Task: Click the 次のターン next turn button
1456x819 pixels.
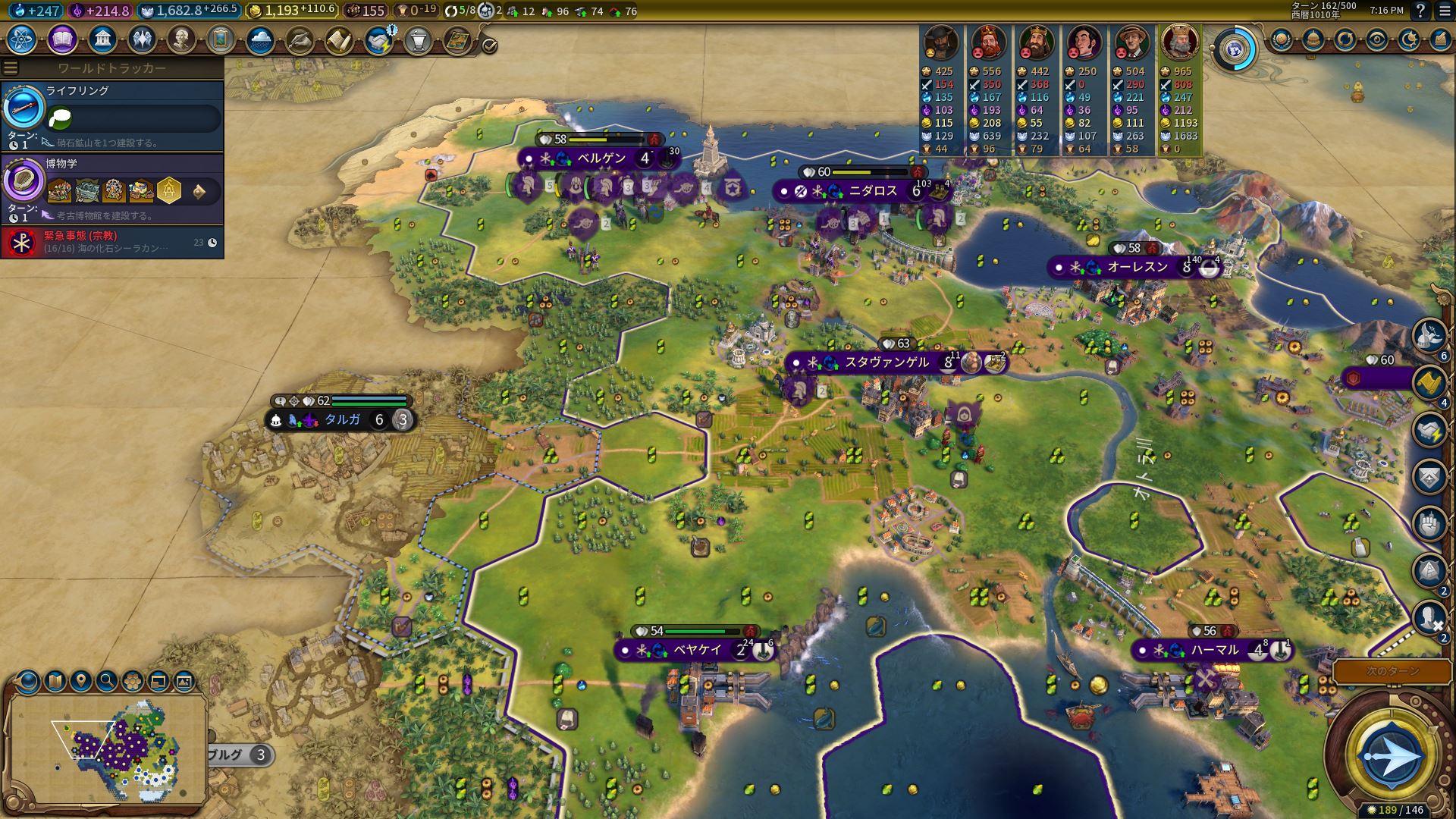Action: pyautogui.click(x=1392, y=671)
